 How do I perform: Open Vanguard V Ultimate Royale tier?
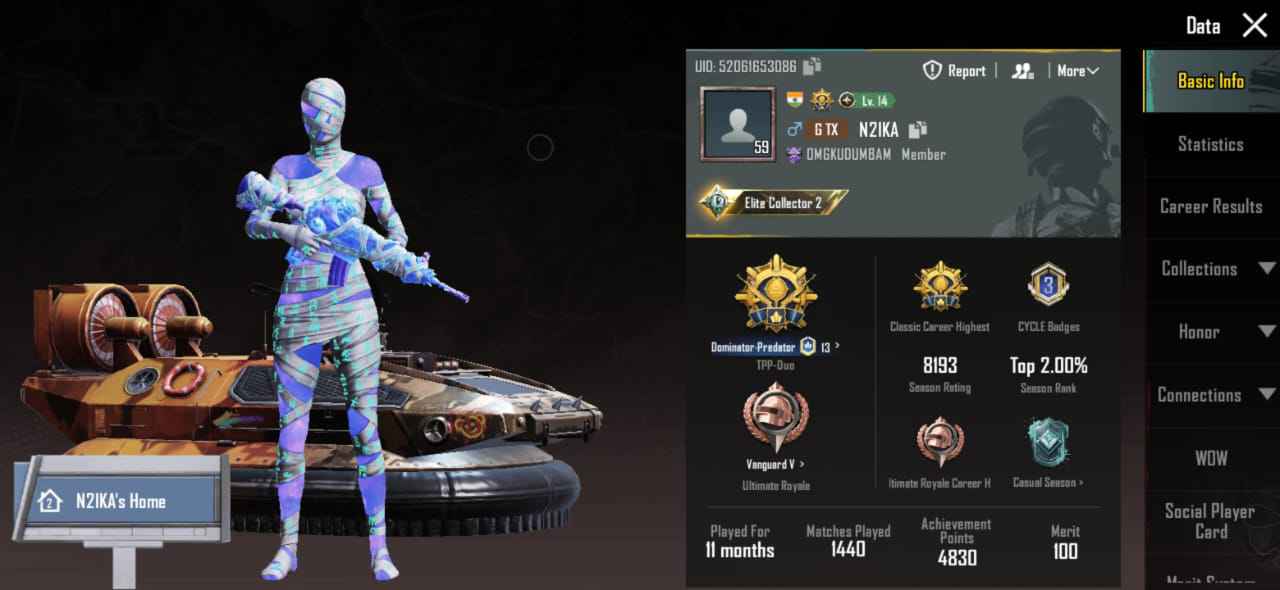(x=775, y=464)
